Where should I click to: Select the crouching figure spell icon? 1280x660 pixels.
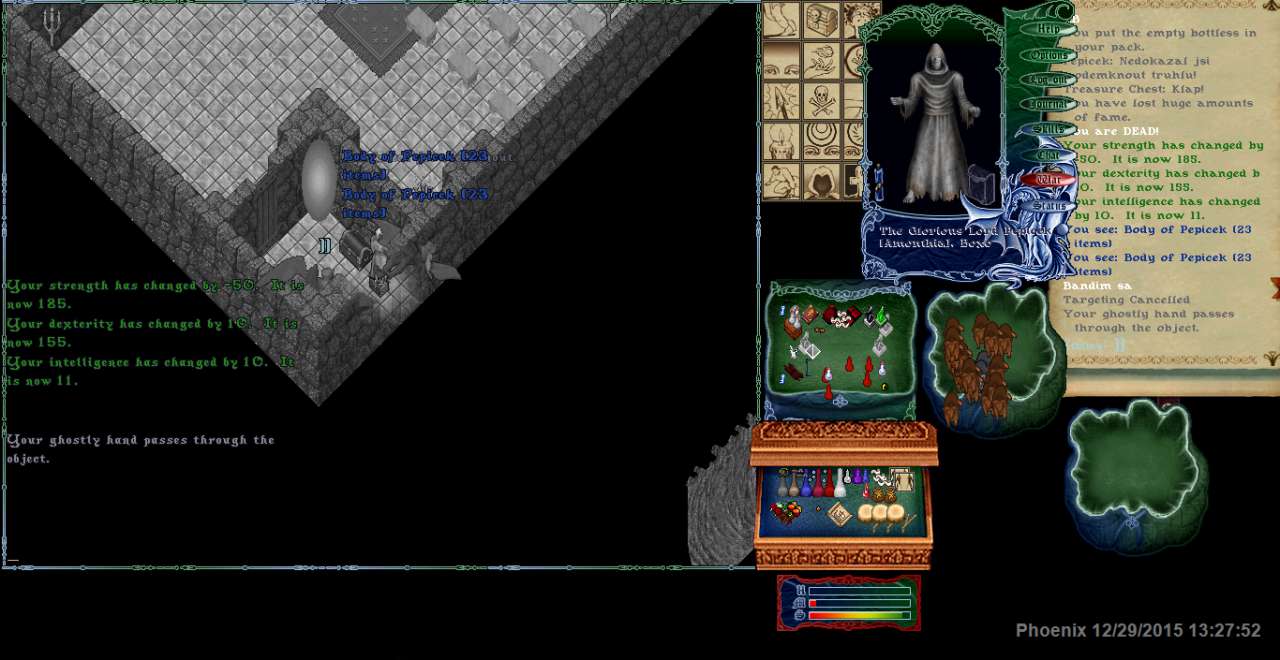click(781, 180)
